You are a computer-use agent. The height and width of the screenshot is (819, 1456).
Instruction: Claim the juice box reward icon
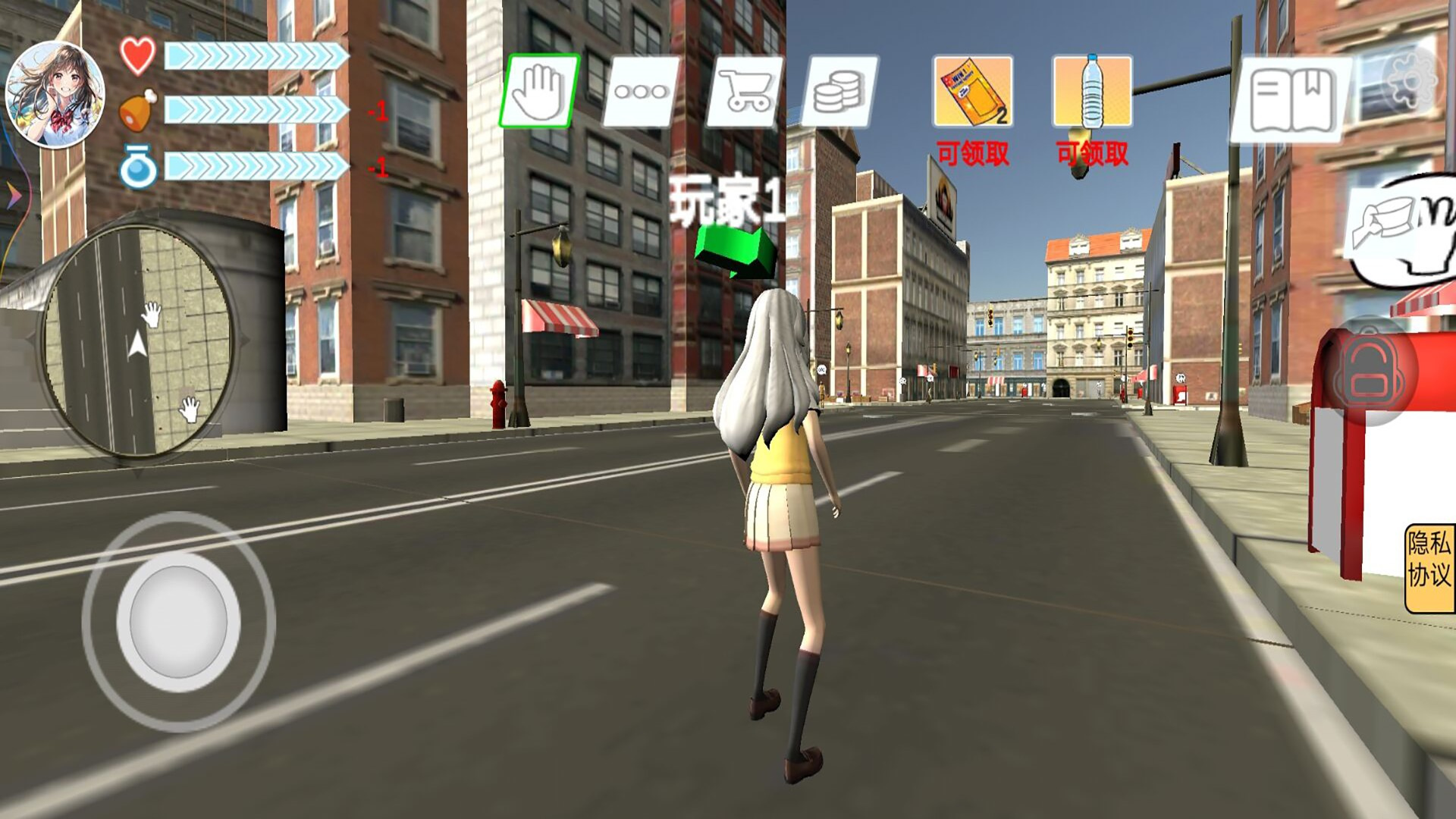(973, 91)
